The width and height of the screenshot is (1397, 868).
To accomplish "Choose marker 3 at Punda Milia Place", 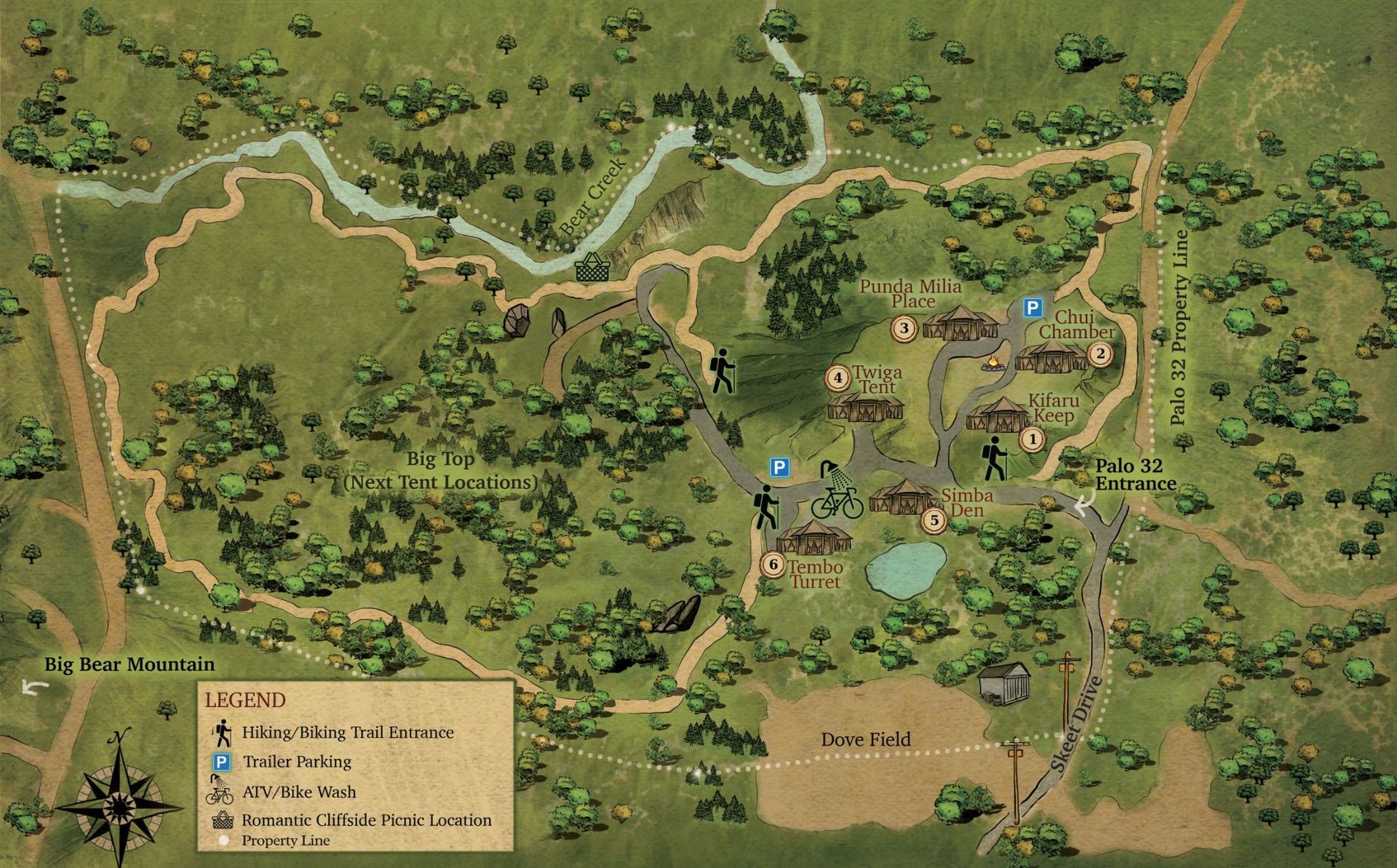I will click(x=904, y=328).
